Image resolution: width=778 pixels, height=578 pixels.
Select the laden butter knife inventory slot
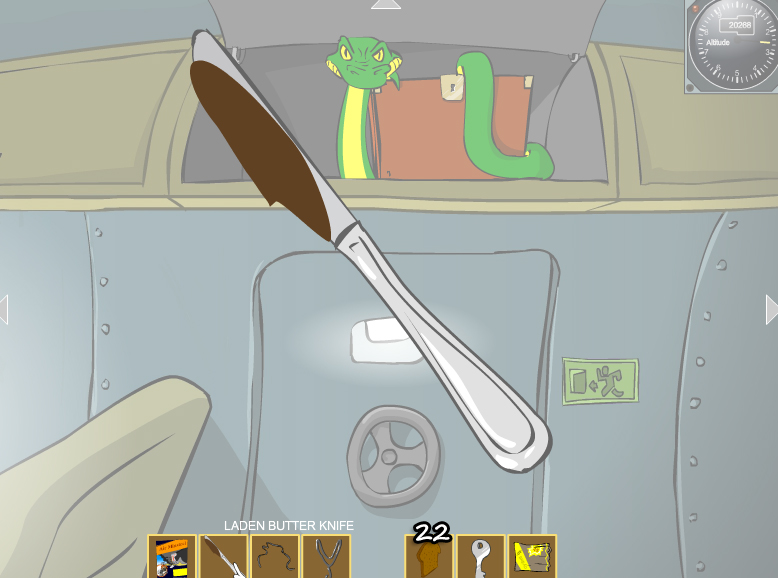click(x=223, y=556)
